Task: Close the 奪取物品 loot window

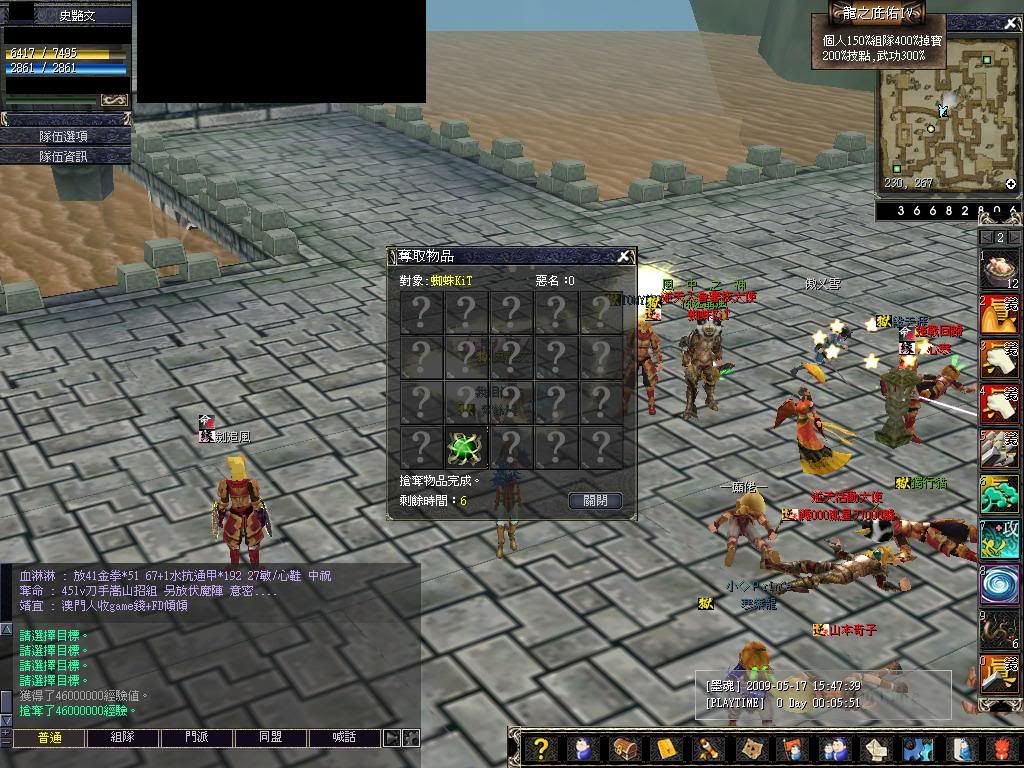Action: [x=623, y=256]
